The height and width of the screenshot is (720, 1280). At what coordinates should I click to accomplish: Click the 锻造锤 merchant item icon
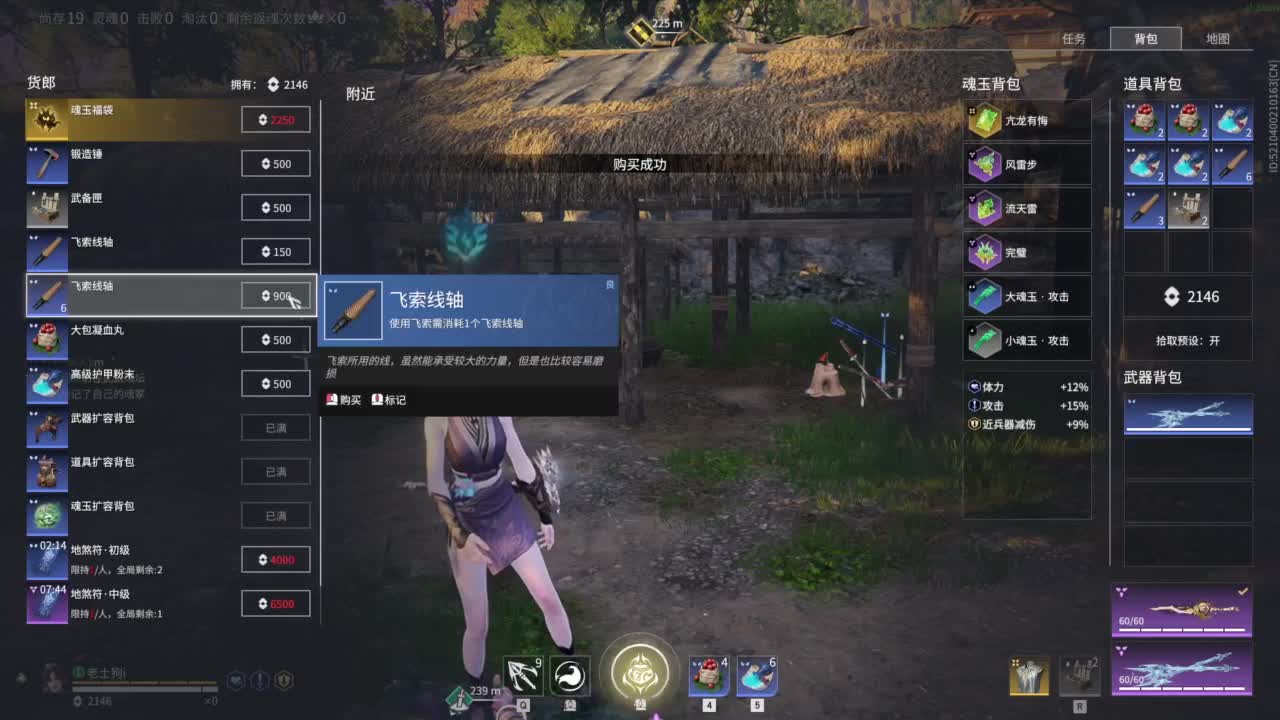click(x=47, y=163)
